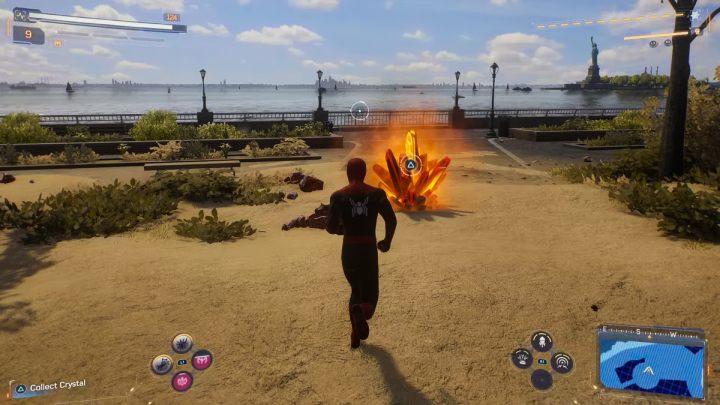Activate the sonar wave gadget icon
The height and width of the screenshot is (405, 720).
tap(562, 361)
